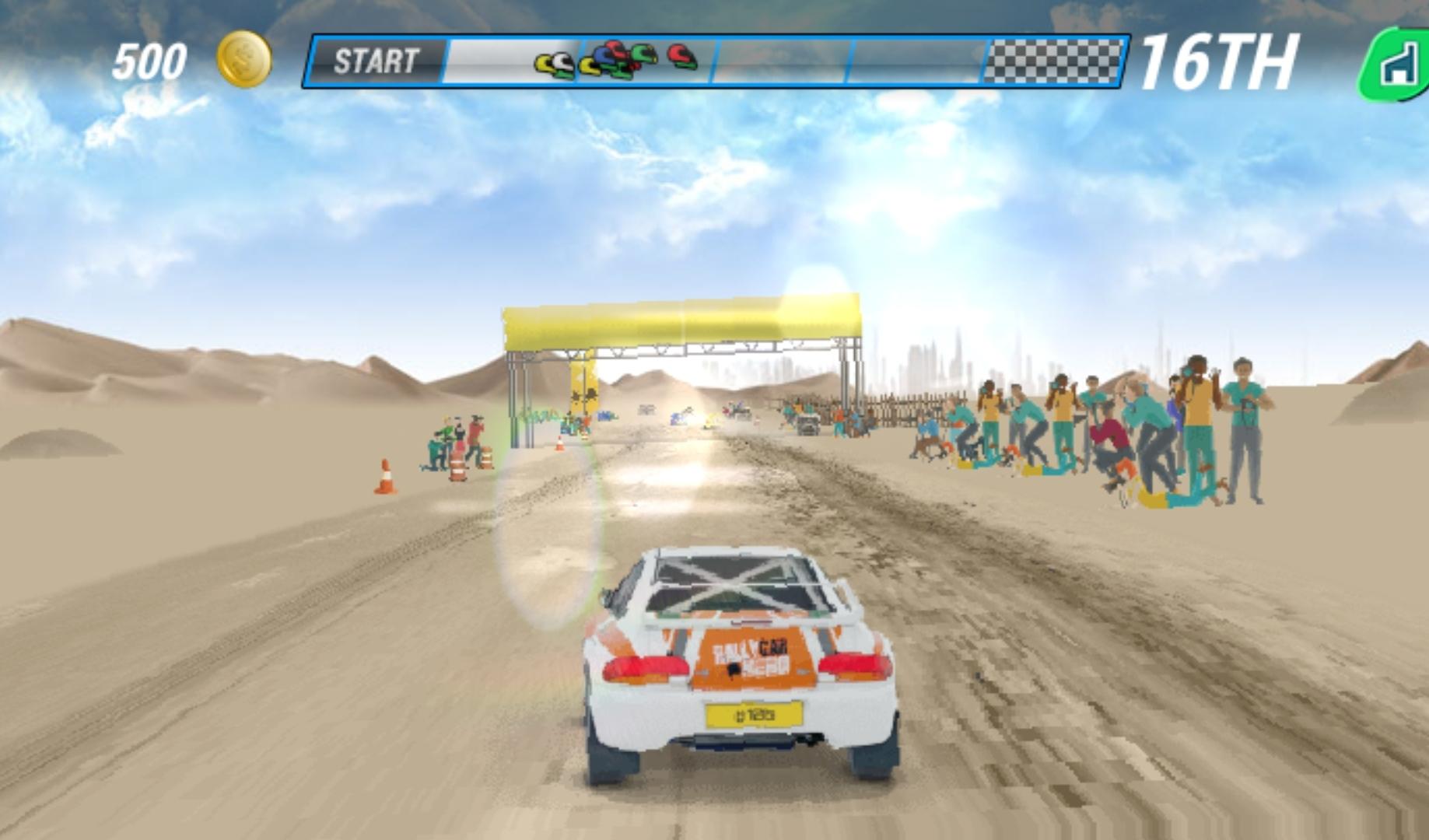This screenshot has height=840, width=1429.
Task: Click the START label on the progress bar
Action: pos(377,59)
